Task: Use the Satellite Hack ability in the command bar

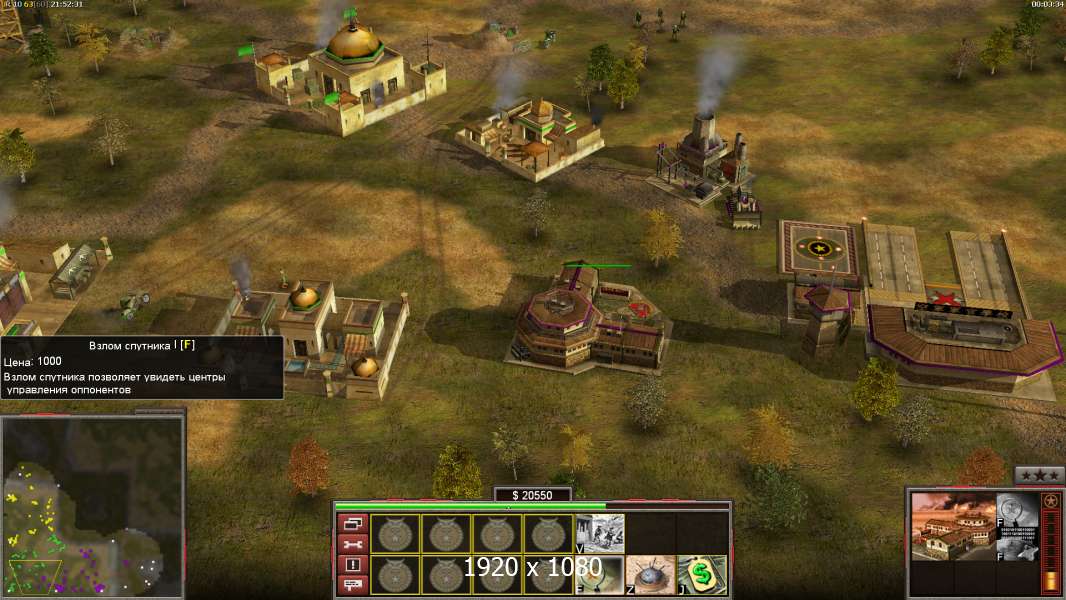Action: click(x=600, y=575)
